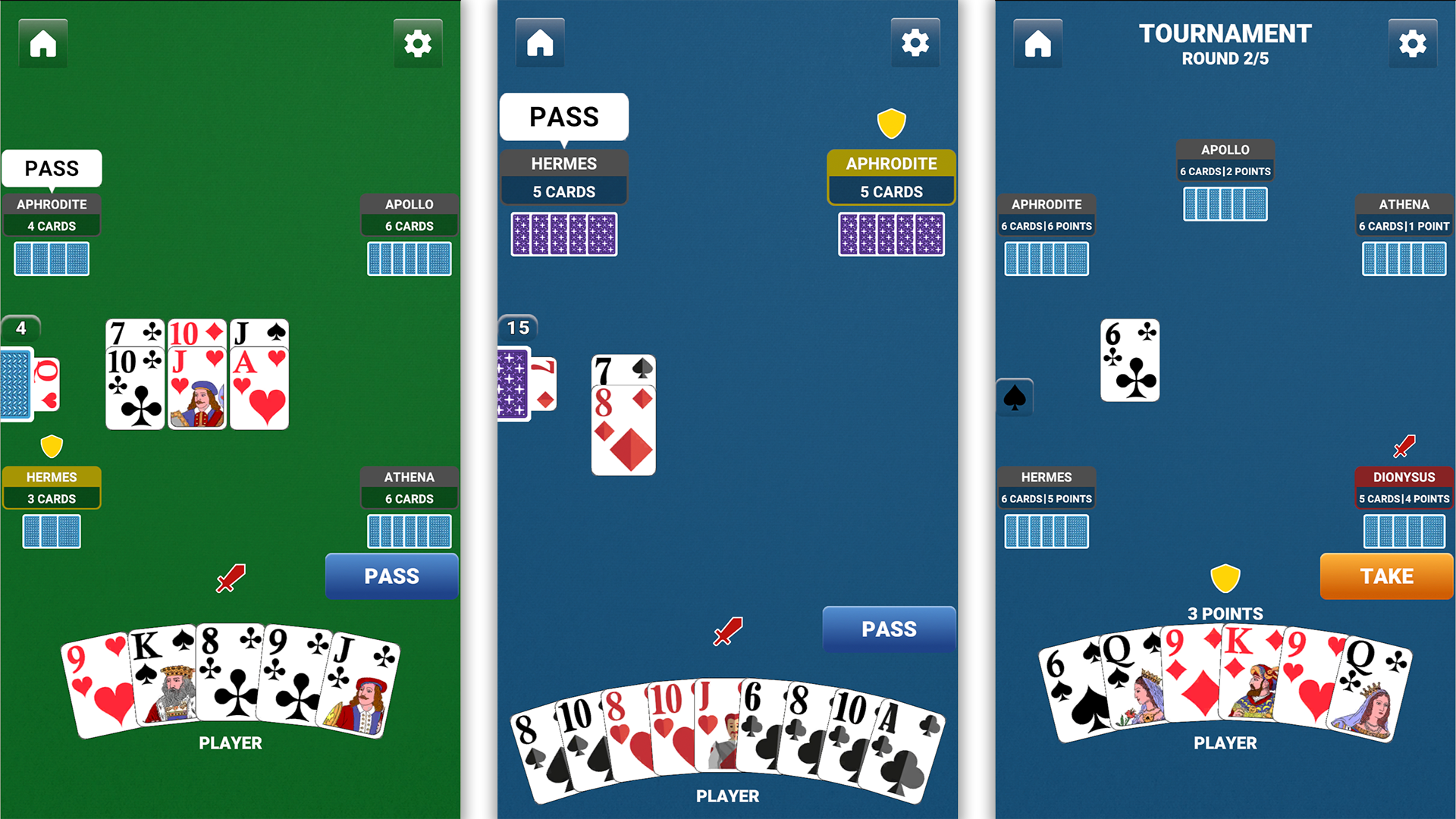Viewport: 1456px width, 819px height.
Task: Click Hermes' purple face-down card pile
Action: pos(563,234)
